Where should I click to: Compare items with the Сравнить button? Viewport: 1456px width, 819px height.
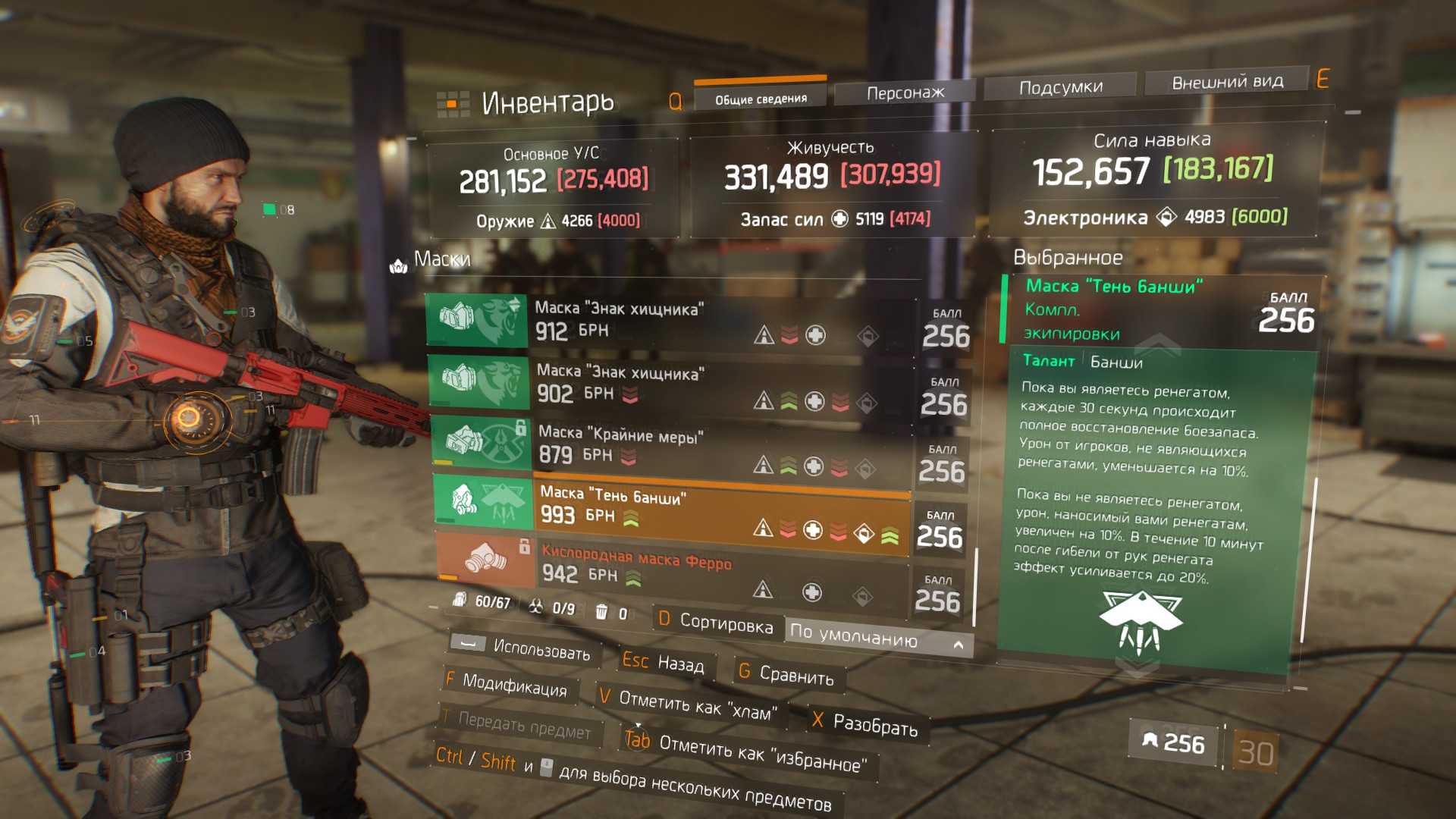coord(787,673)
